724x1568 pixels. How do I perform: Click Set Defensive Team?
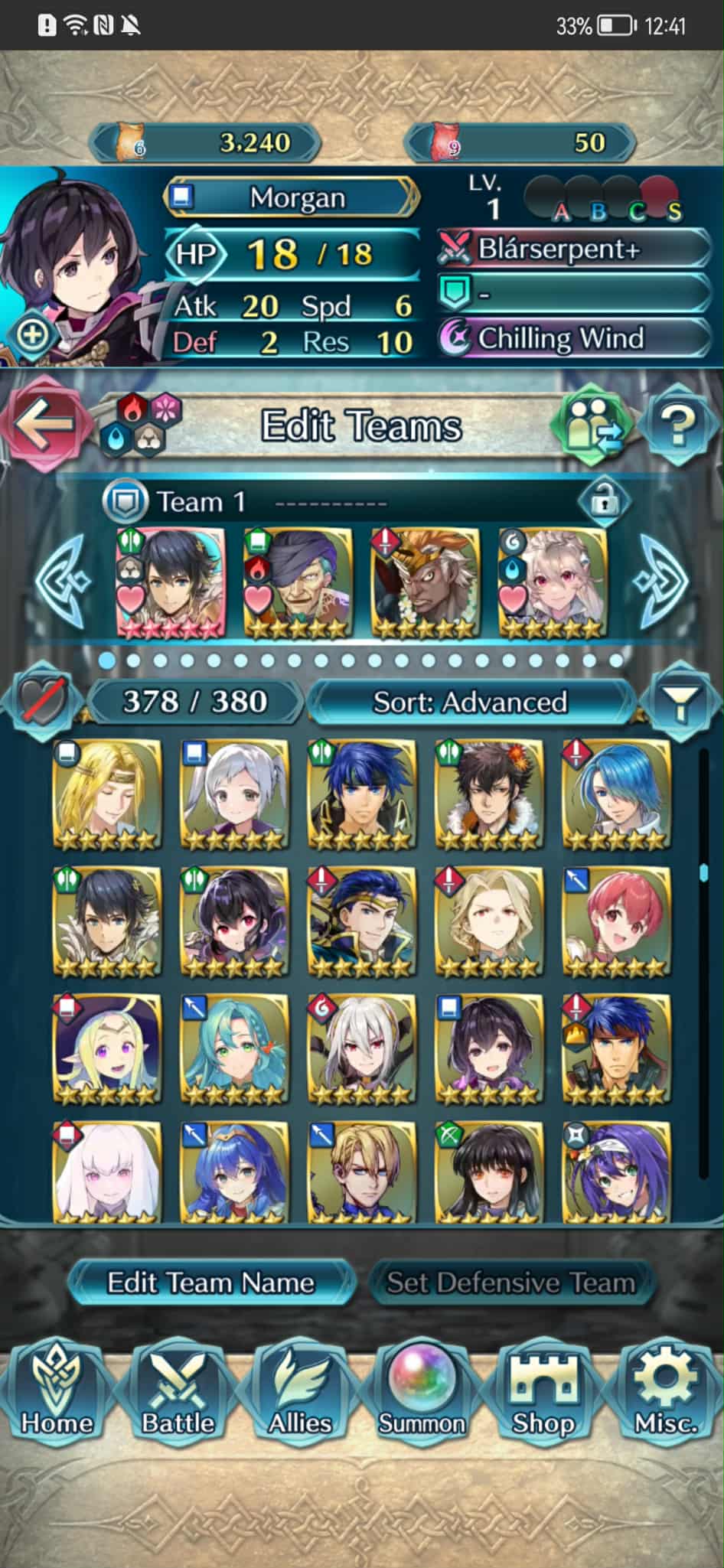pos(510,1283)
